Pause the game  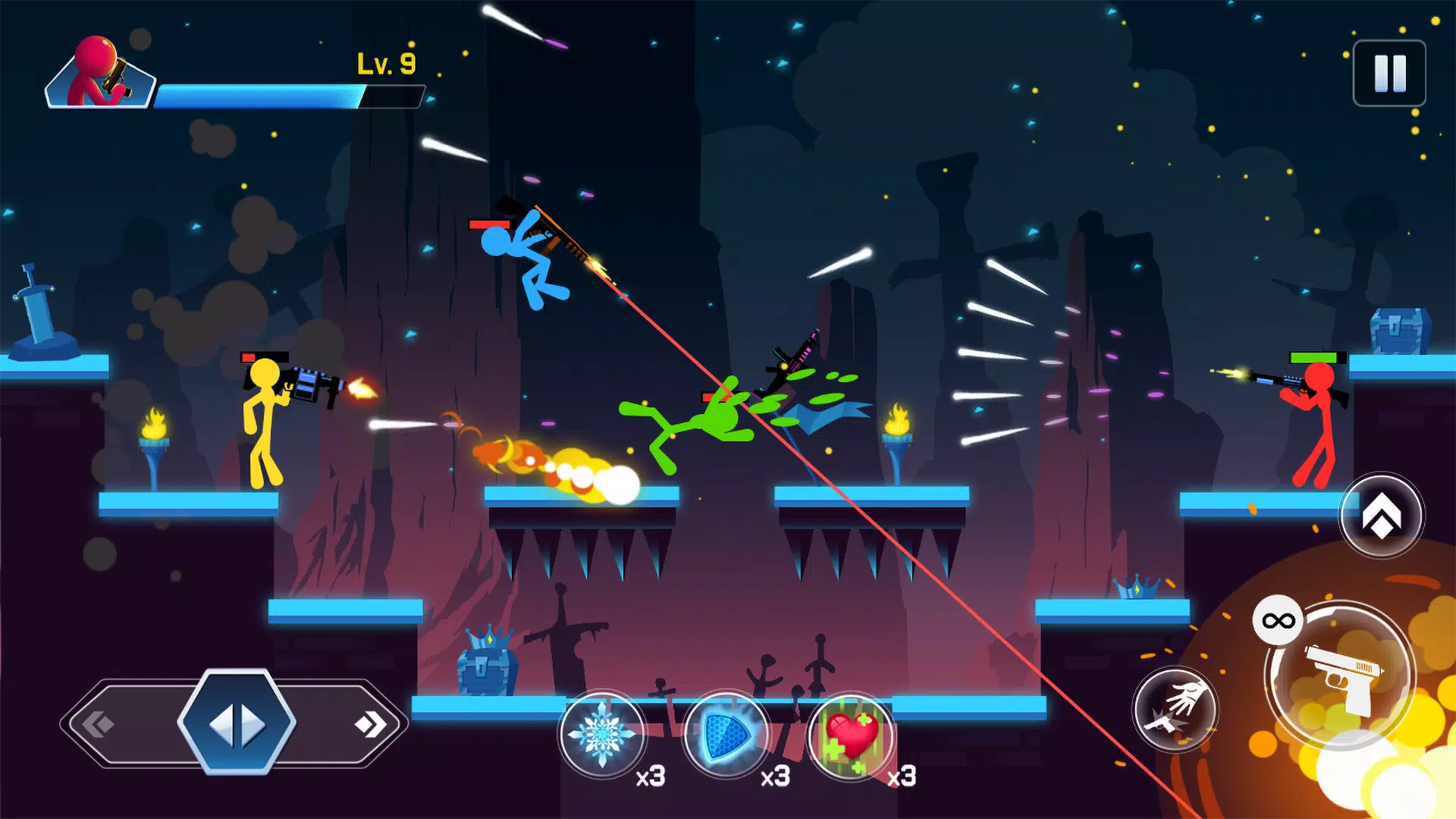1389,74
